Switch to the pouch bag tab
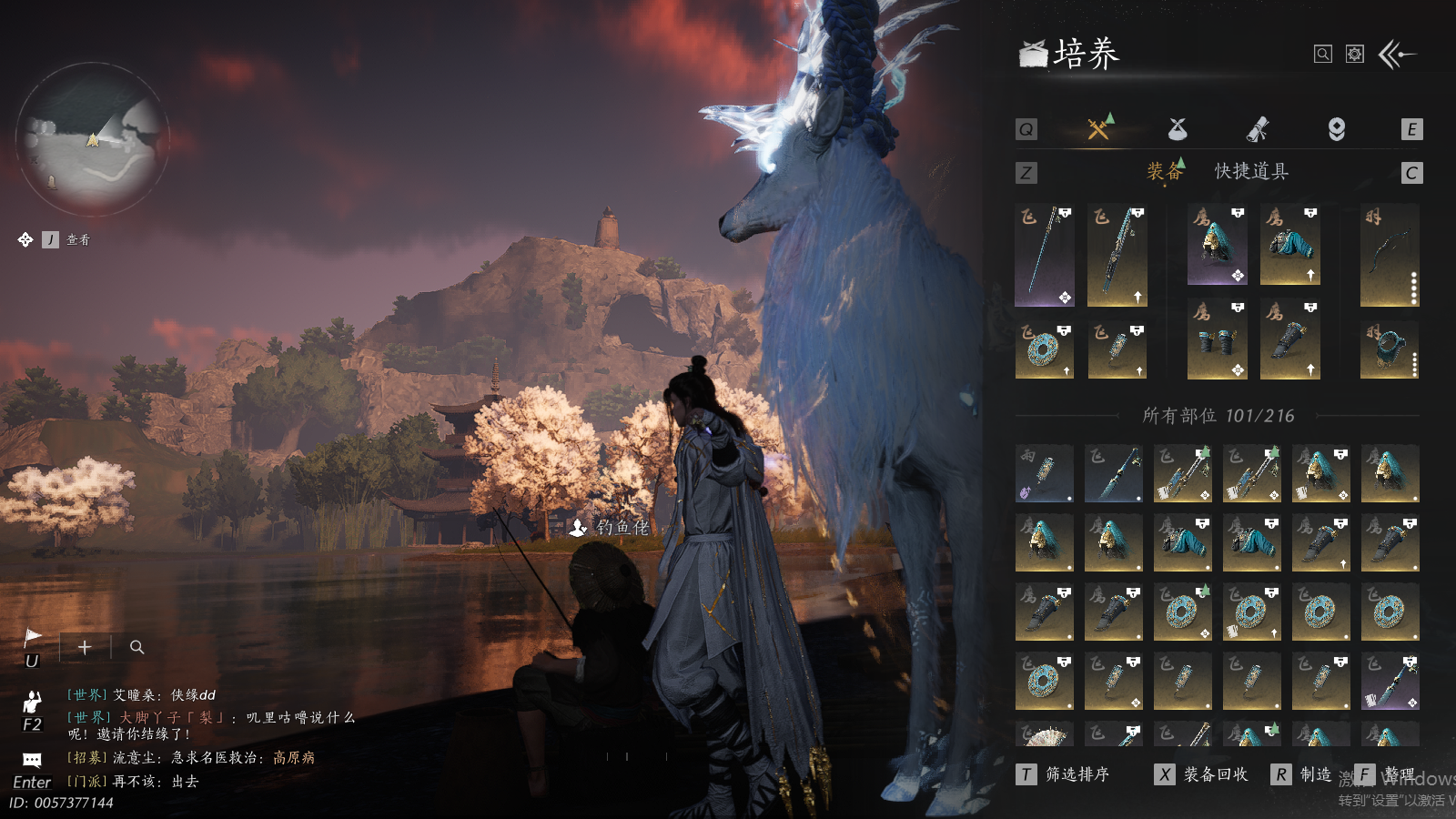This screenshot has width=1456, height=819. [x=1178, y=129]
